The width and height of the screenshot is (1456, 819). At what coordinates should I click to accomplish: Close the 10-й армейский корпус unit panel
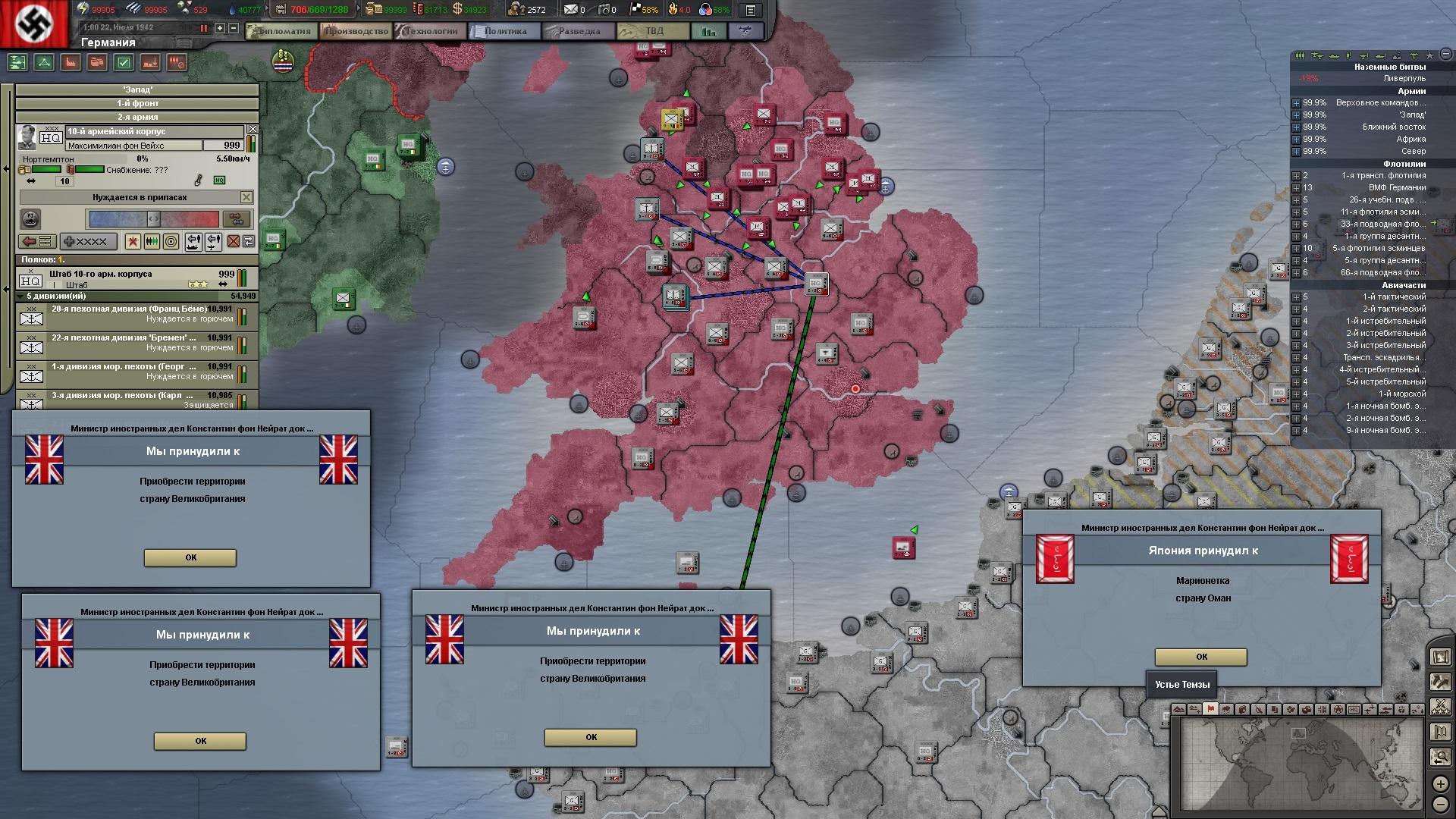253,130
